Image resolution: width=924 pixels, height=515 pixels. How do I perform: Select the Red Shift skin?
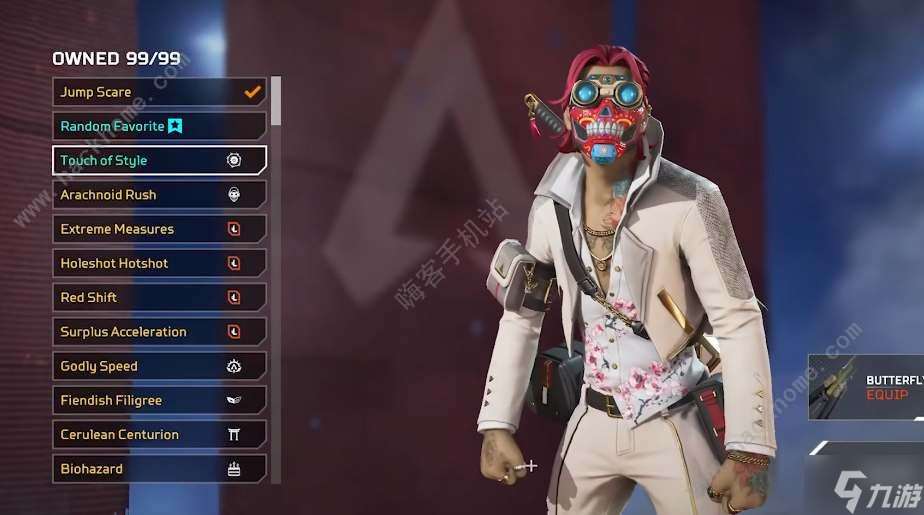pos(159,297)
